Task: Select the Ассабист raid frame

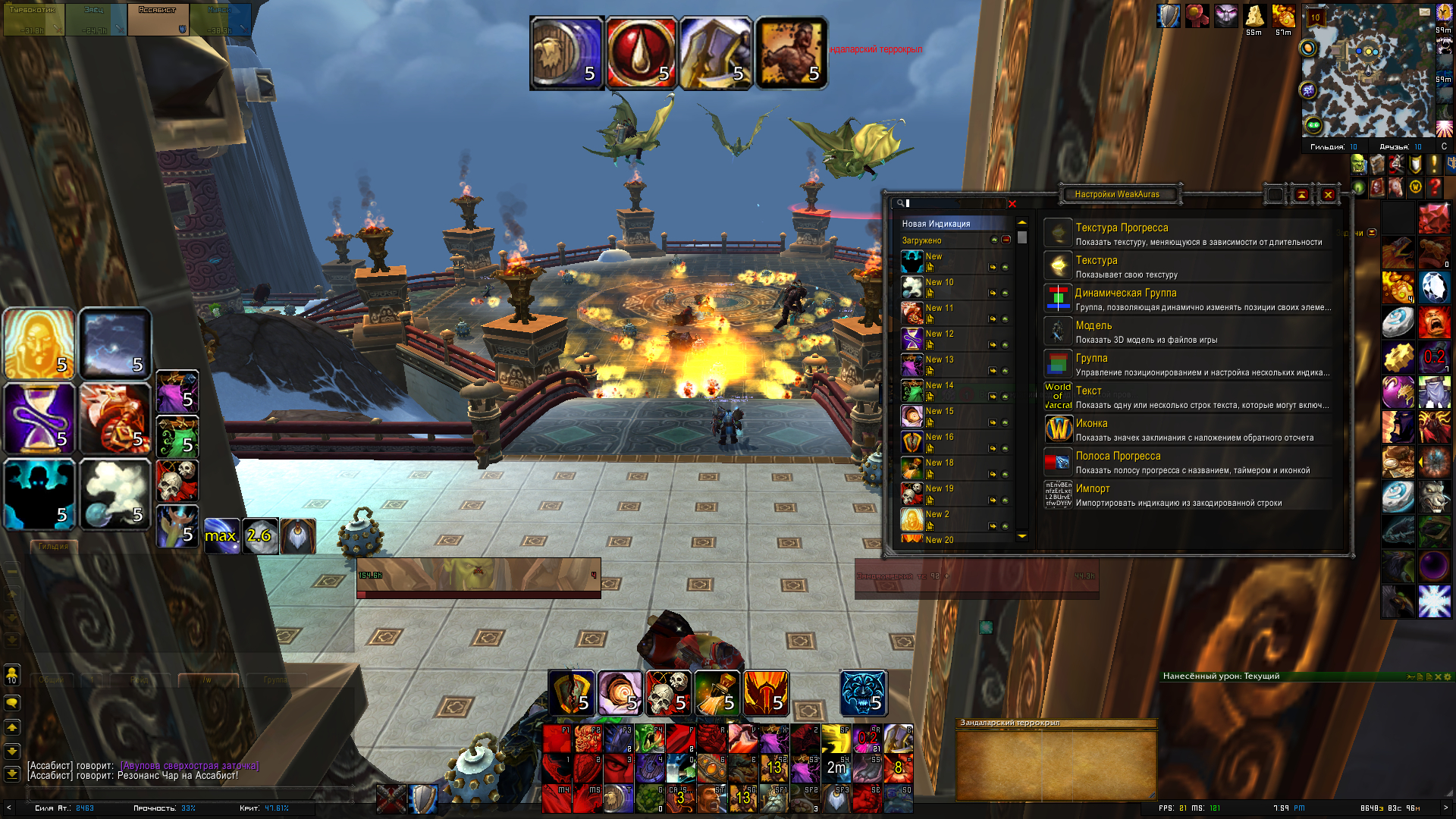Action: [x=158, y=20]
